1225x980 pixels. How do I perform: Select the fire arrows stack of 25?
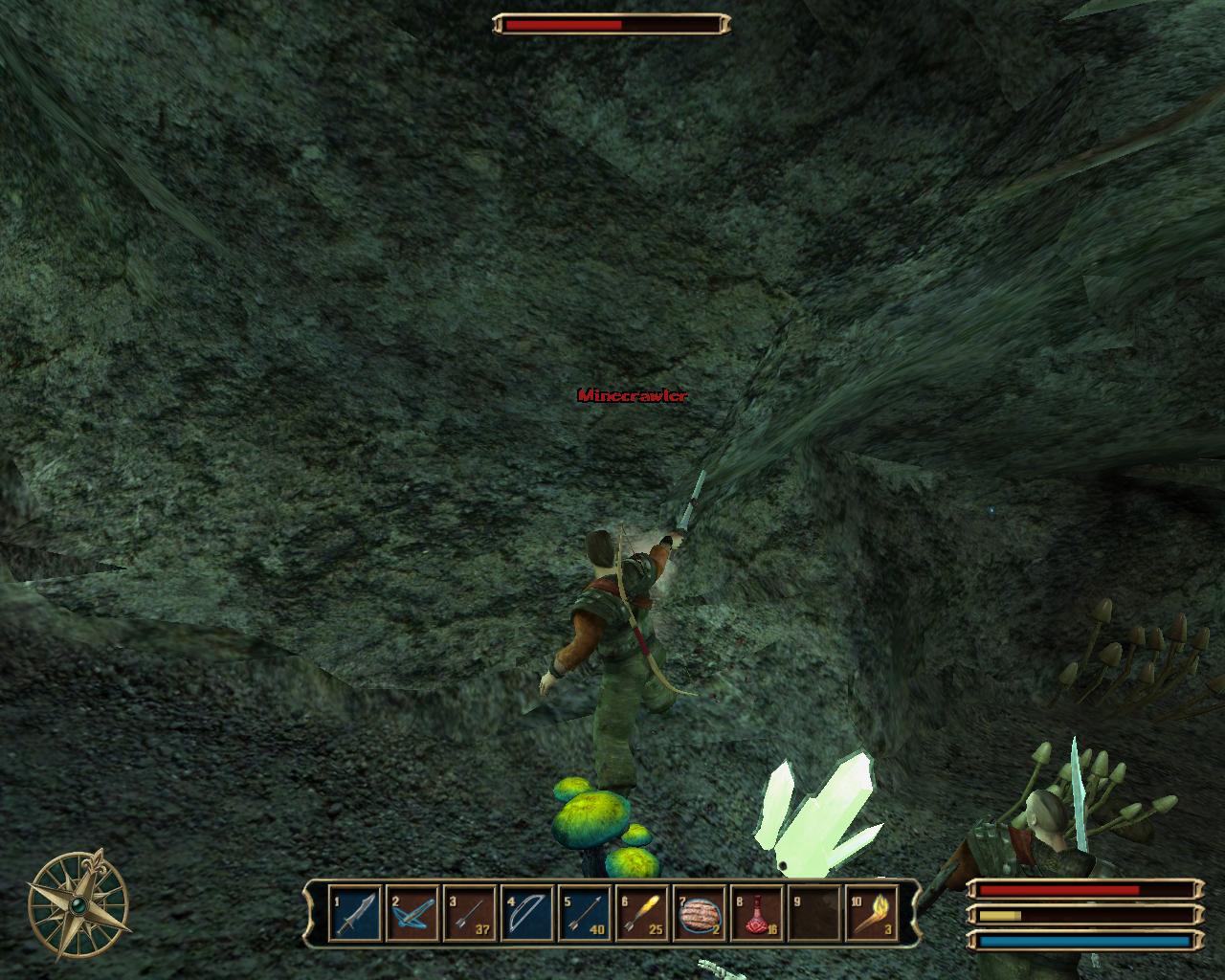[x=641, y=914]
